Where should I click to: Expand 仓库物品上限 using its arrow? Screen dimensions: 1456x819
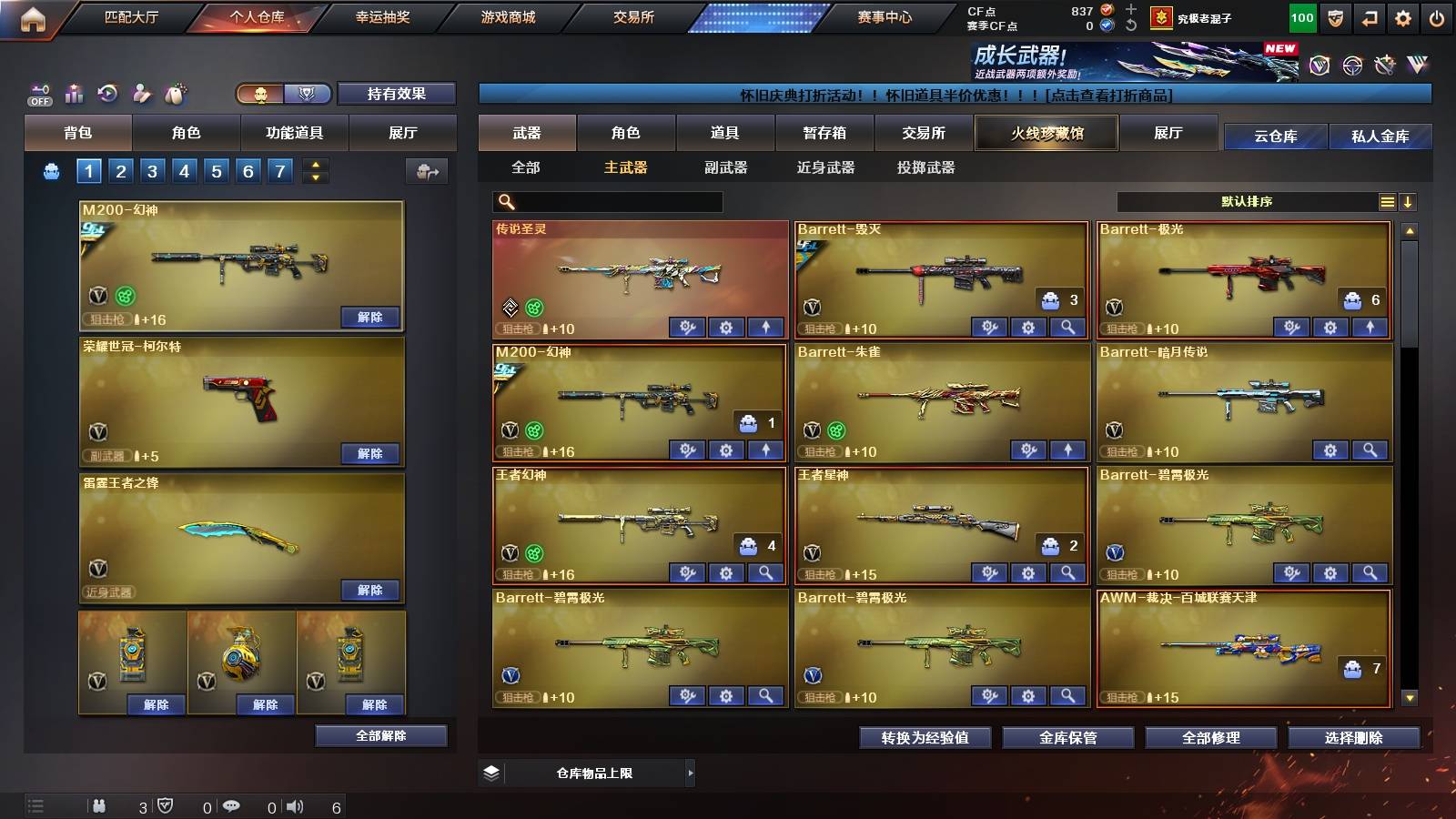click(690, 773)
